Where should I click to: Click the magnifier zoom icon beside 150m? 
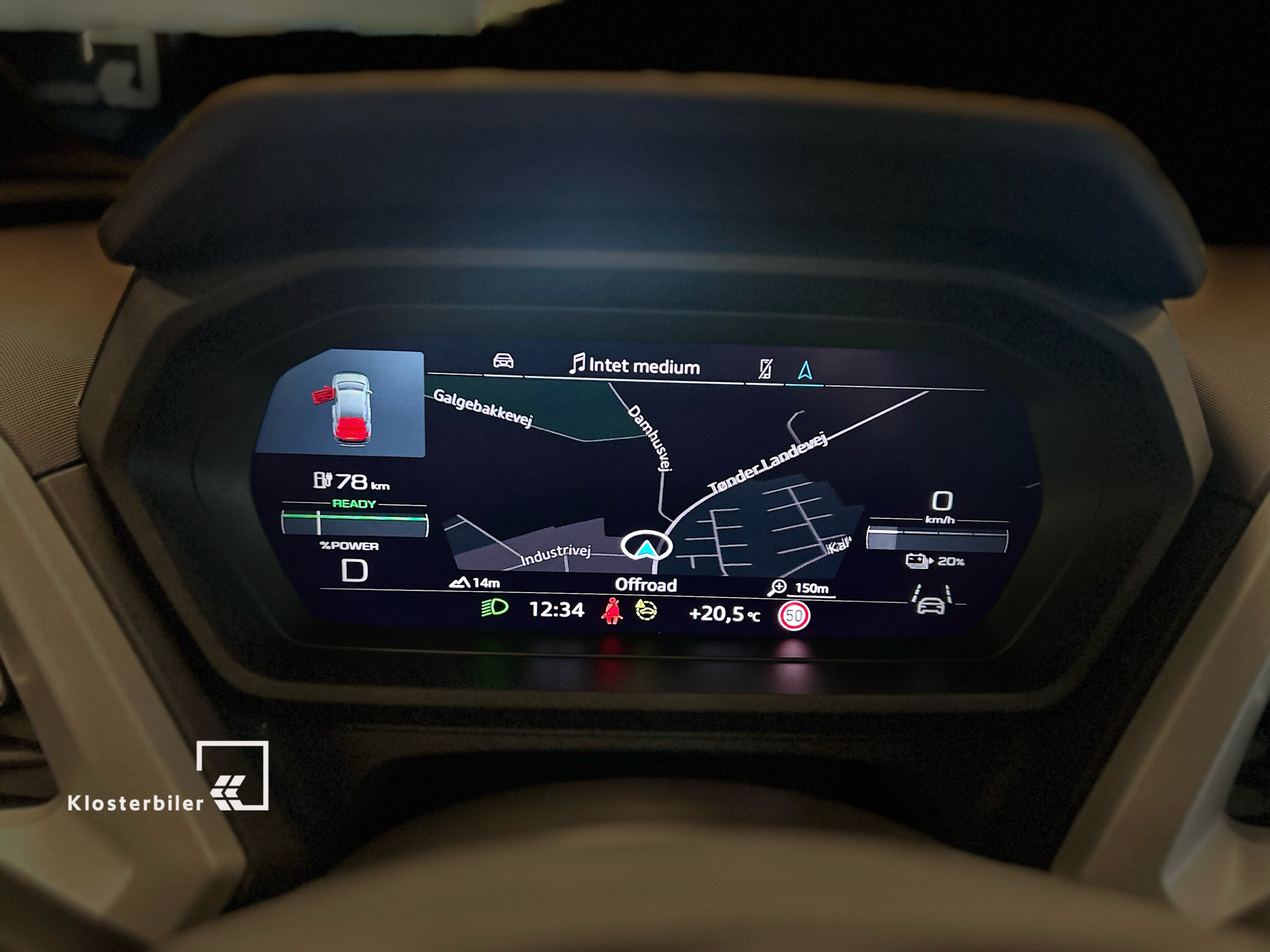[x=779, y=586]
